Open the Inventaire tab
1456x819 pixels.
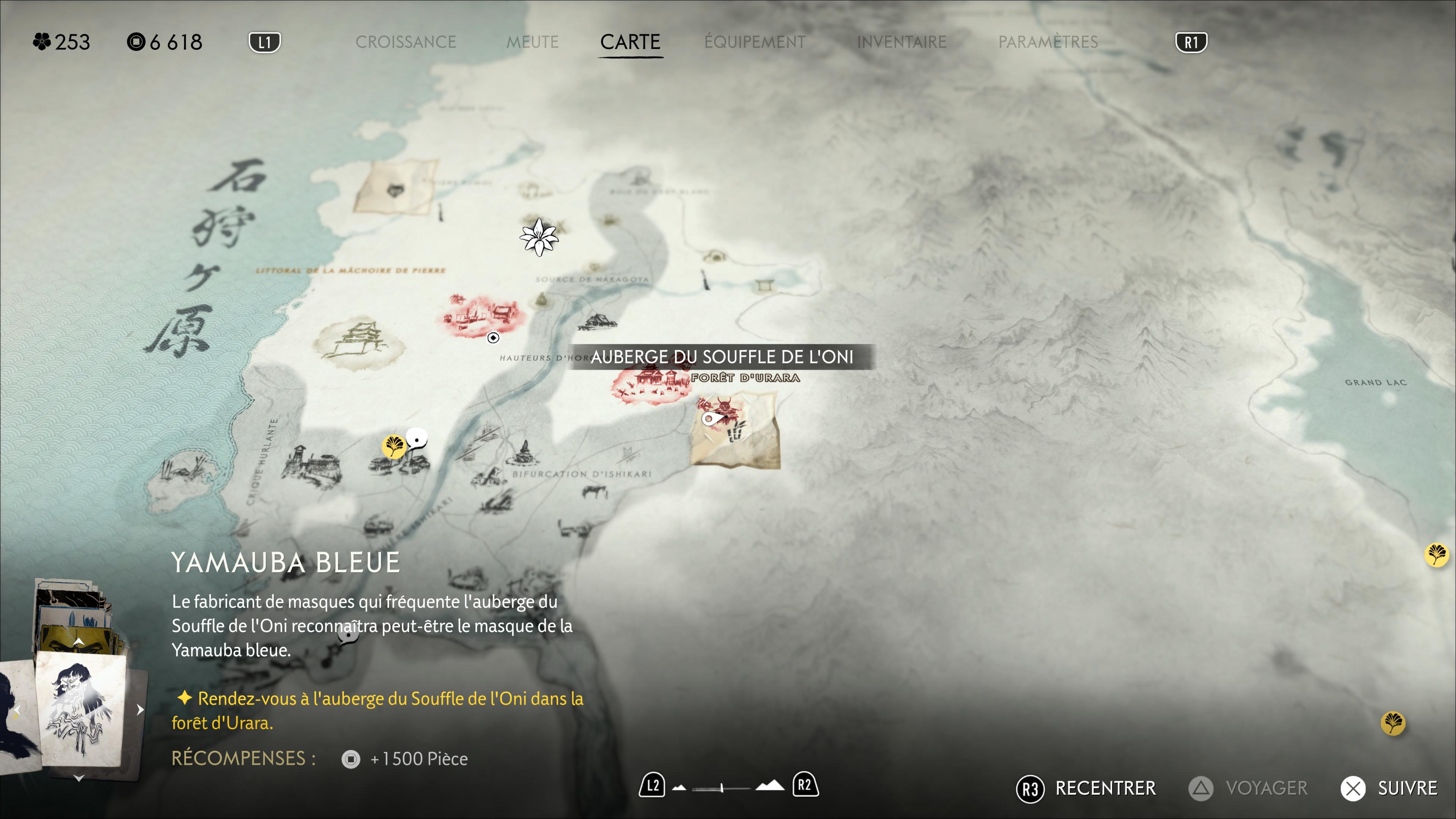point(901,42)
